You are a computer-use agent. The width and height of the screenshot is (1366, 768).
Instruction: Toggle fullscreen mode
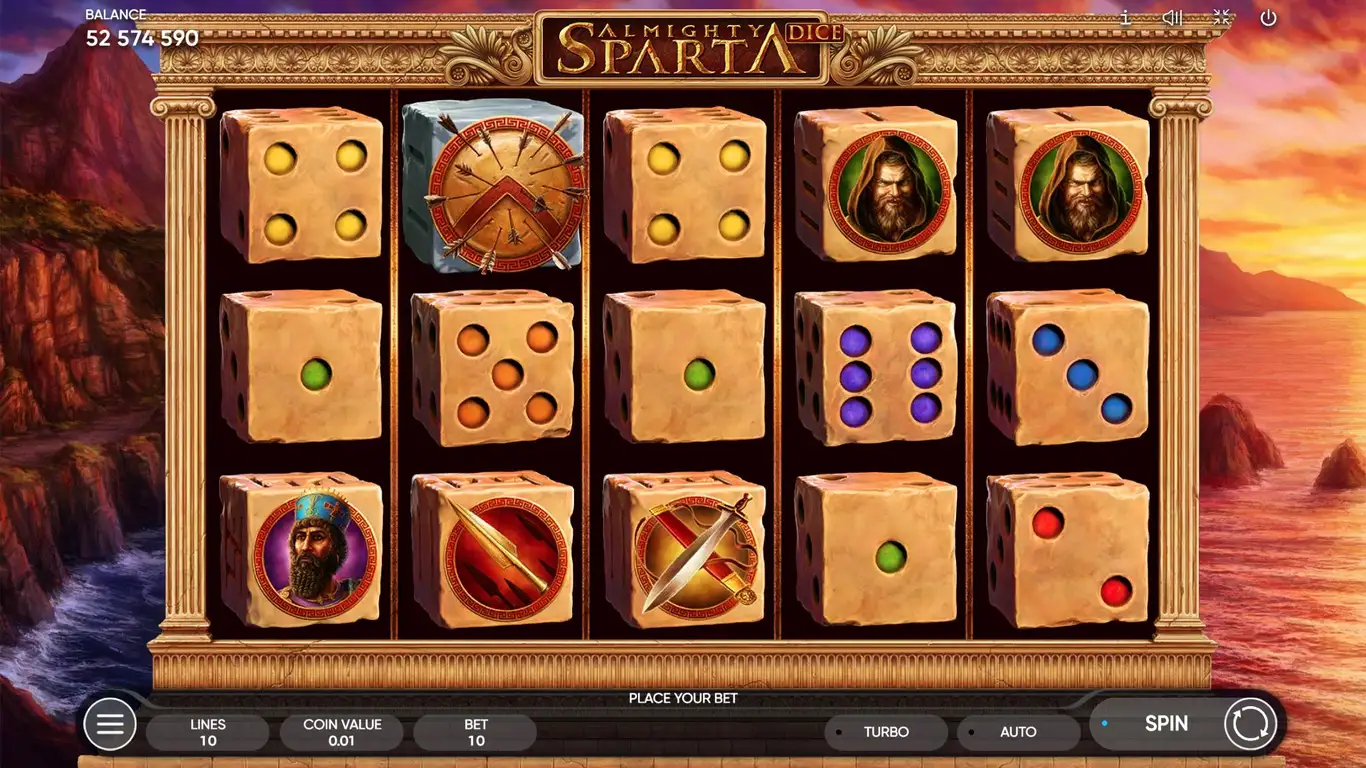[x=1221, y=18]
